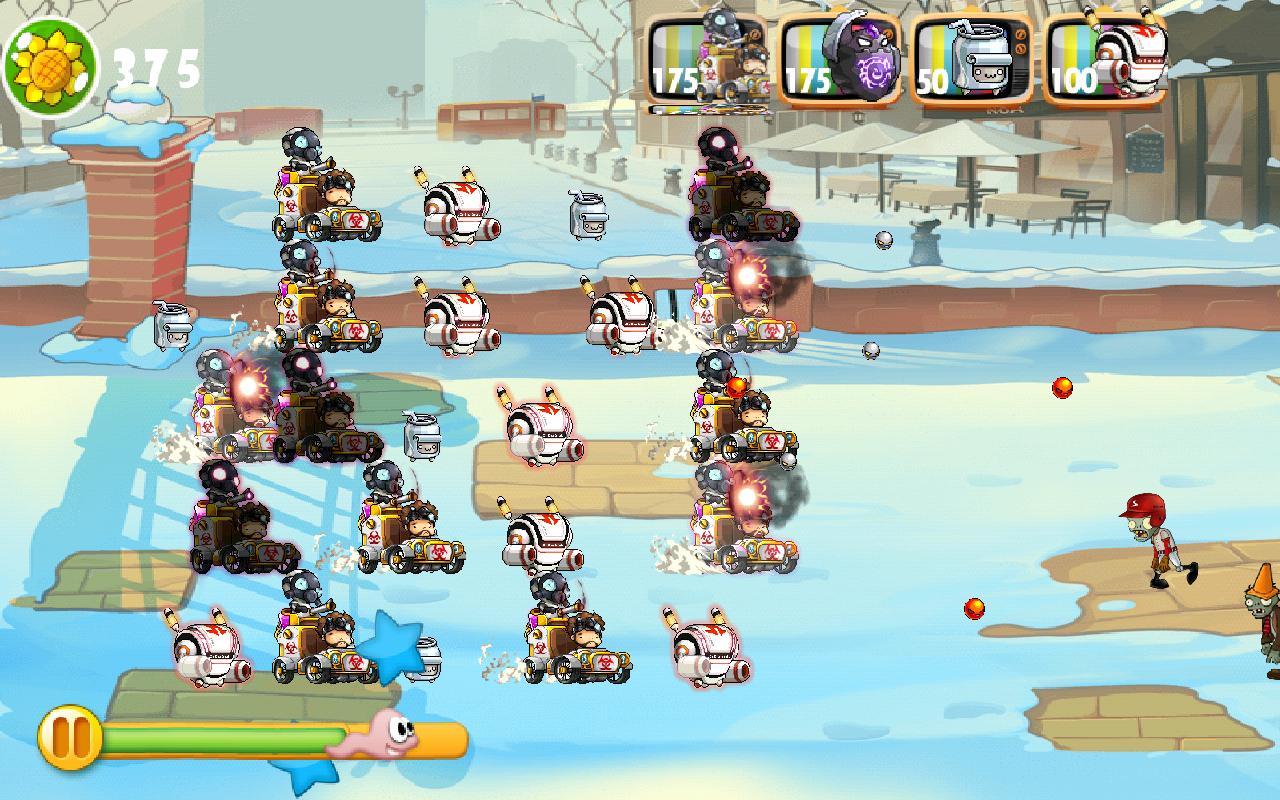The height and width of the screenshot is (800, 1280).
Task: Pause the game with the orange button
Action: (69, 737)
